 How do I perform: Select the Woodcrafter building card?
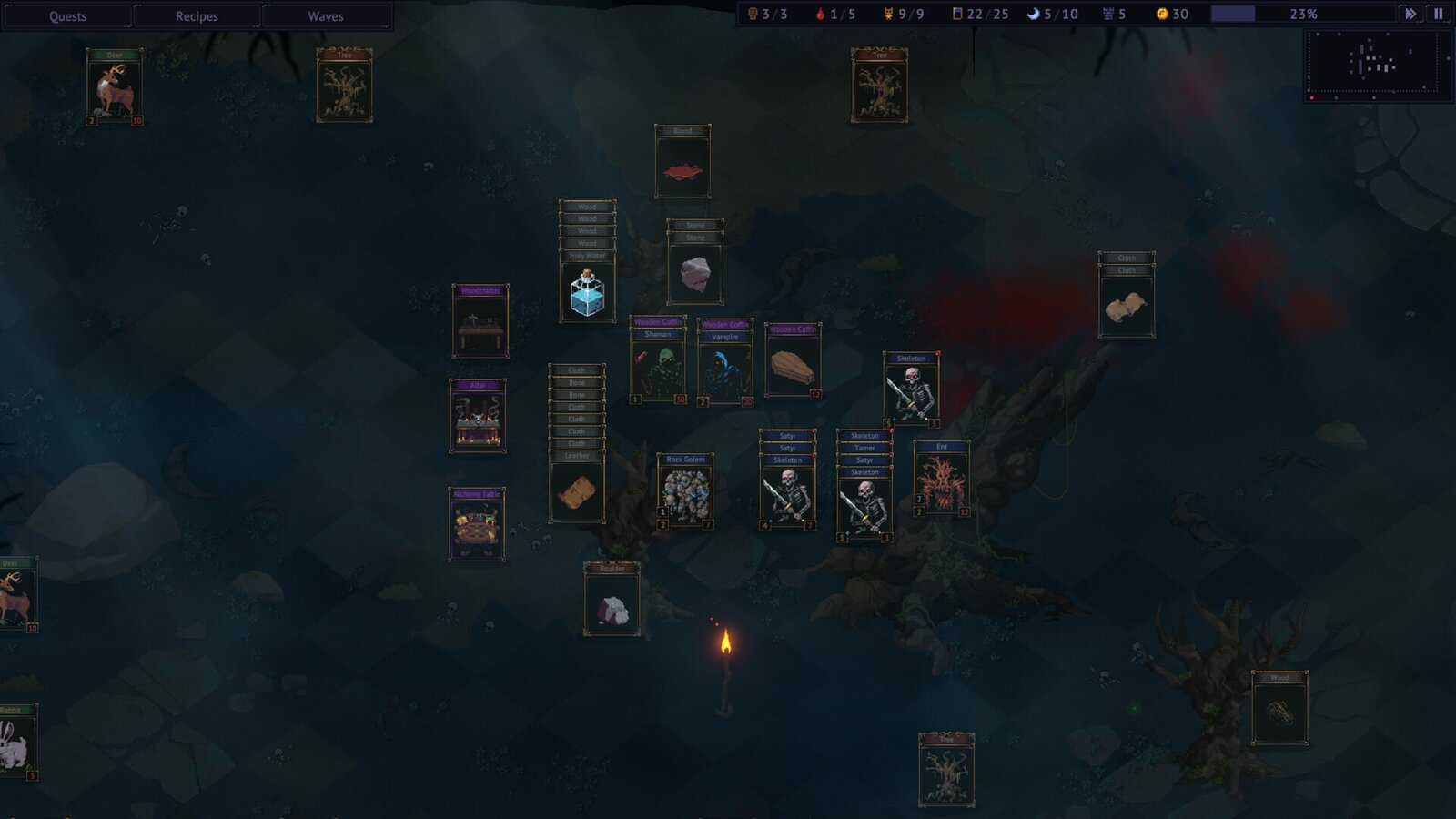click(480, 322)
